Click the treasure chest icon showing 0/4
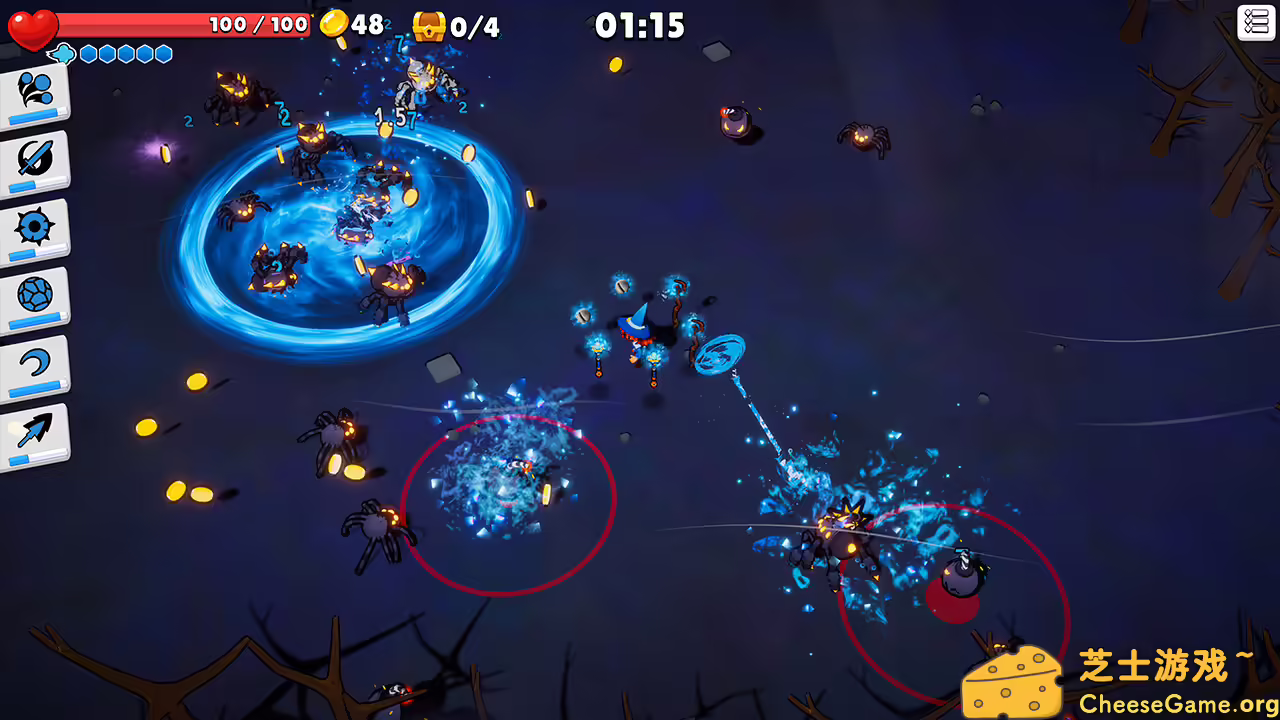The image size is (1280, 720). [428, 26]
